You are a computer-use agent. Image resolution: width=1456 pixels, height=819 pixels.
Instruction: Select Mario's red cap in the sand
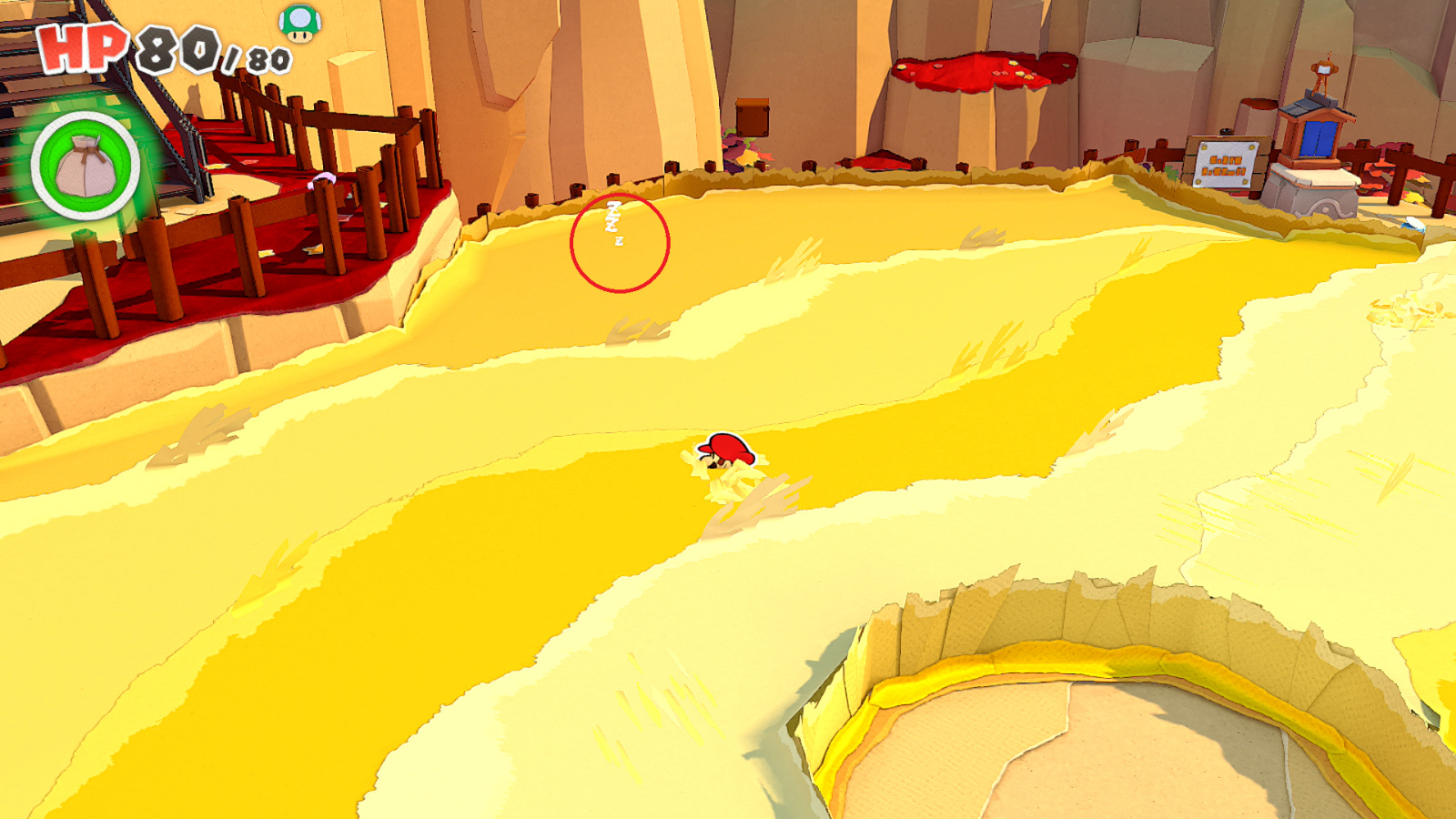point(728,448)
